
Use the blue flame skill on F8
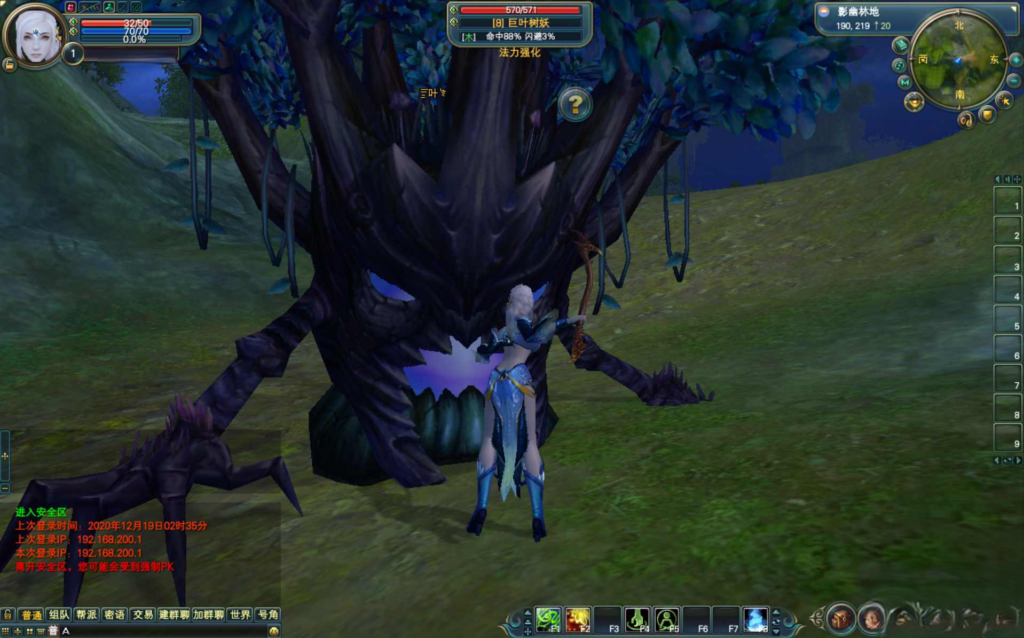(756, 619)
